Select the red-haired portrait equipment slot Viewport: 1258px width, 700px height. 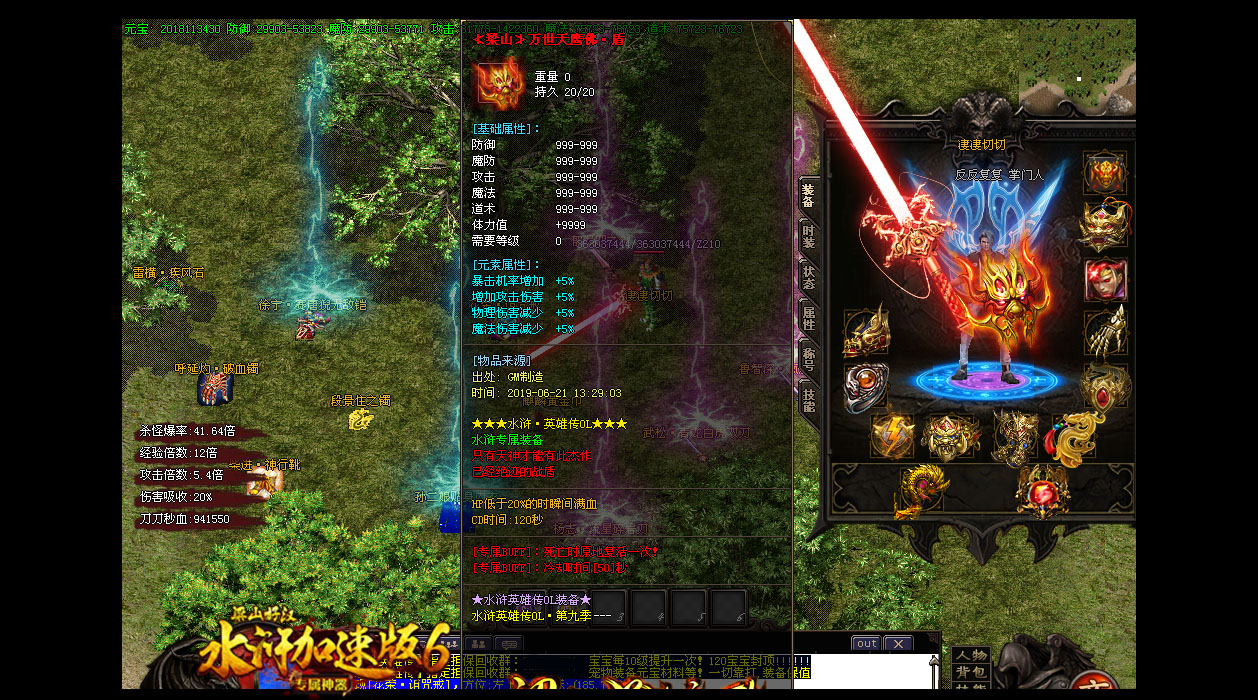point(1105,281)
